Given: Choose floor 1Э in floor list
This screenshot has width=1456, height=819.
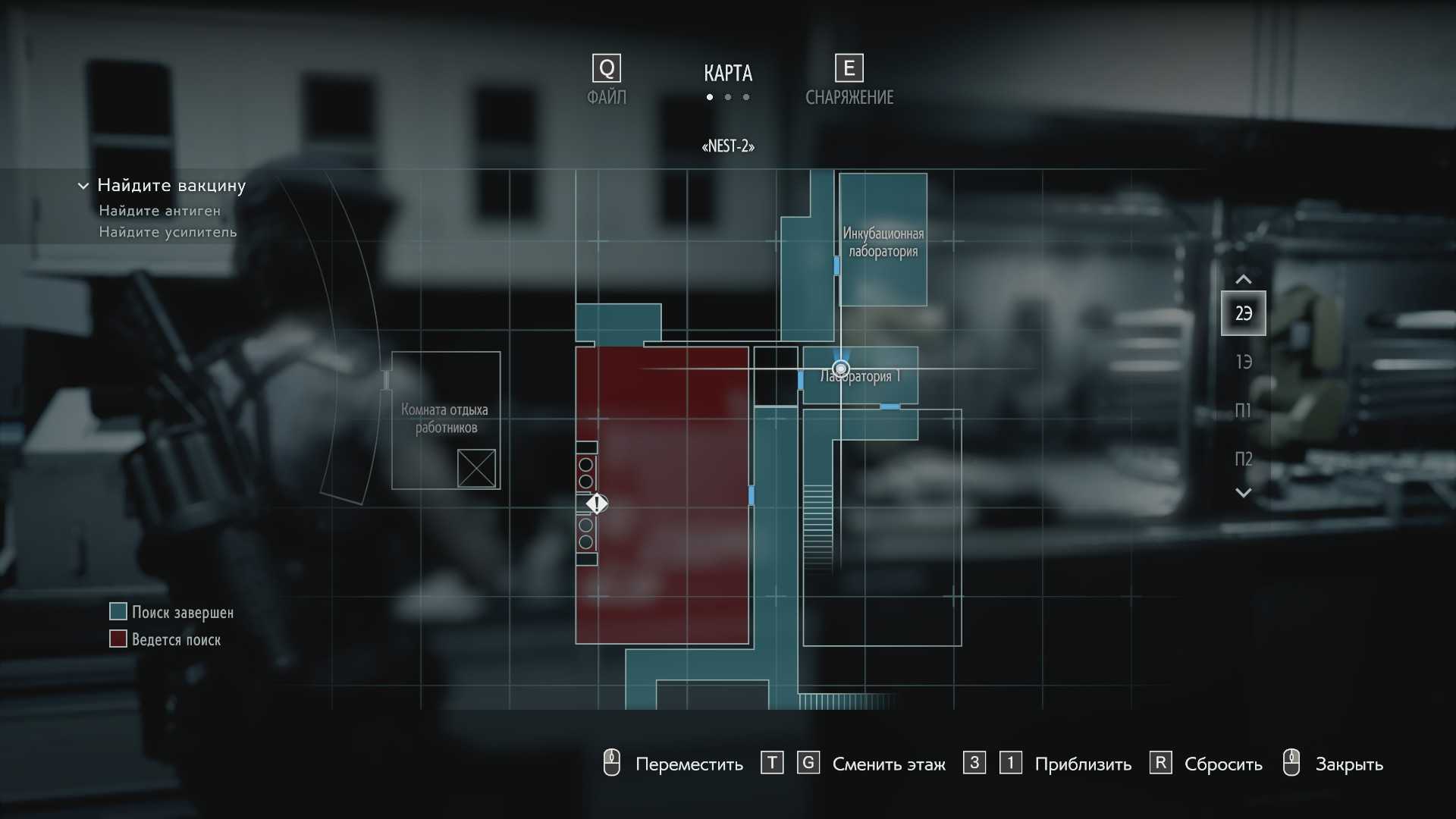Looking at the screenshot, I should (x=1243, y=362).
